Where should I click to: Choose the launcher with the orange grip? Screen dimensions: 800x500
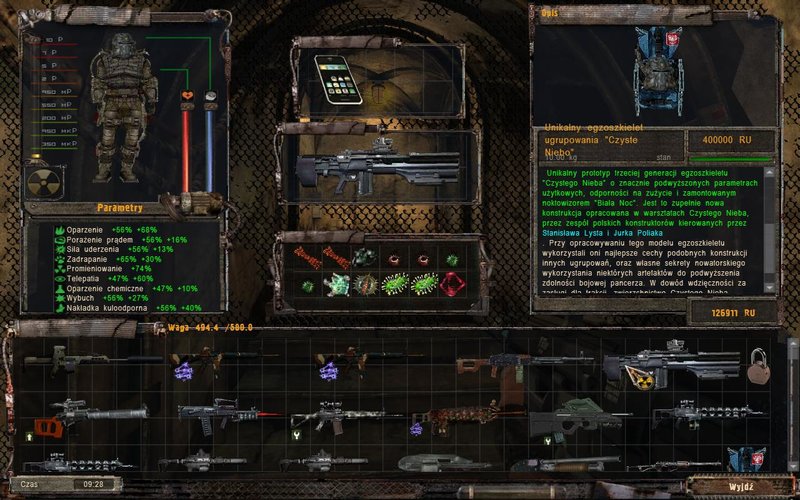click(82, 414)
